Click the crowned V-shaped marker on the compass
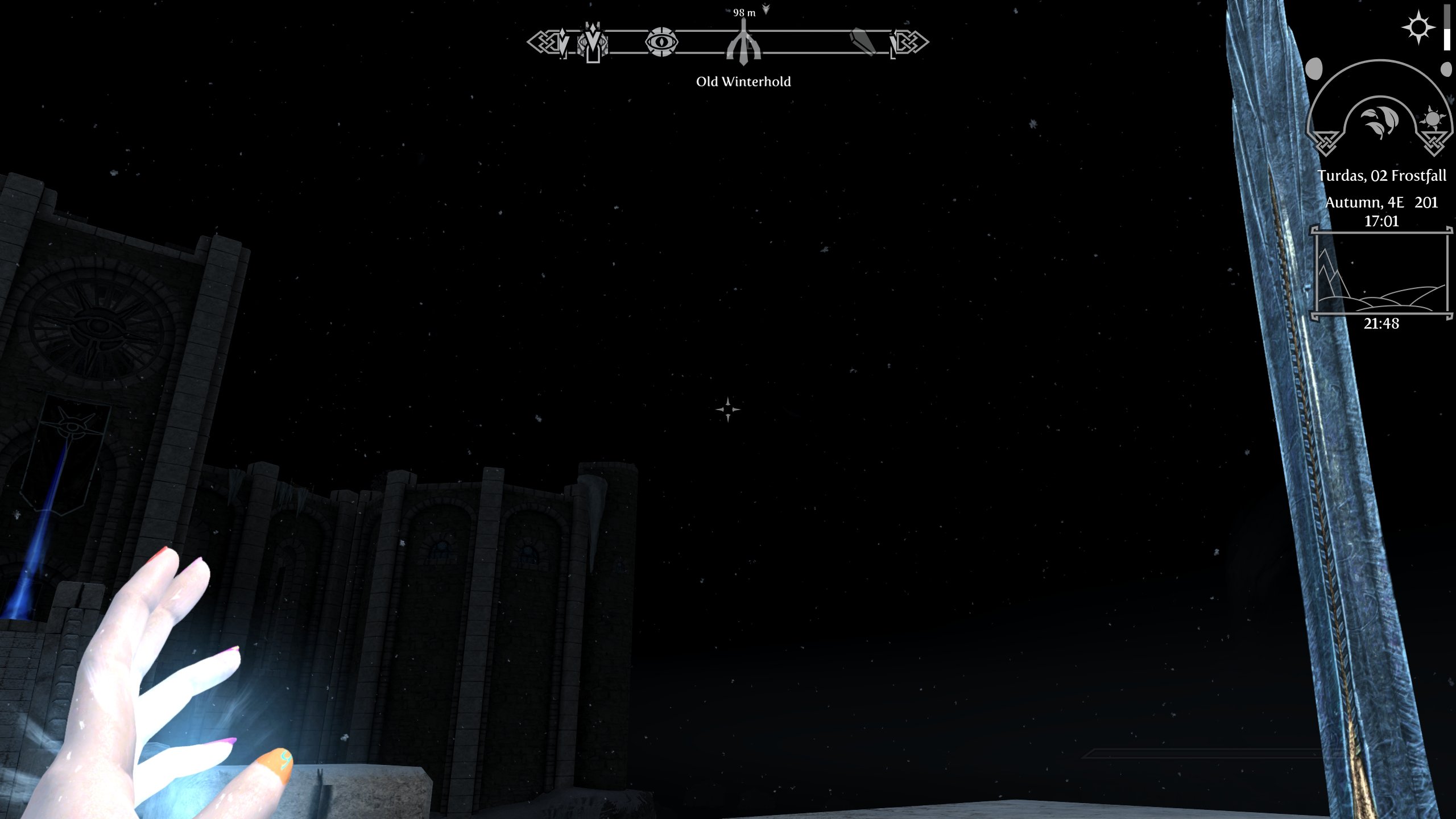Viewport: 1456px width, 819px height. pos(593,42)
